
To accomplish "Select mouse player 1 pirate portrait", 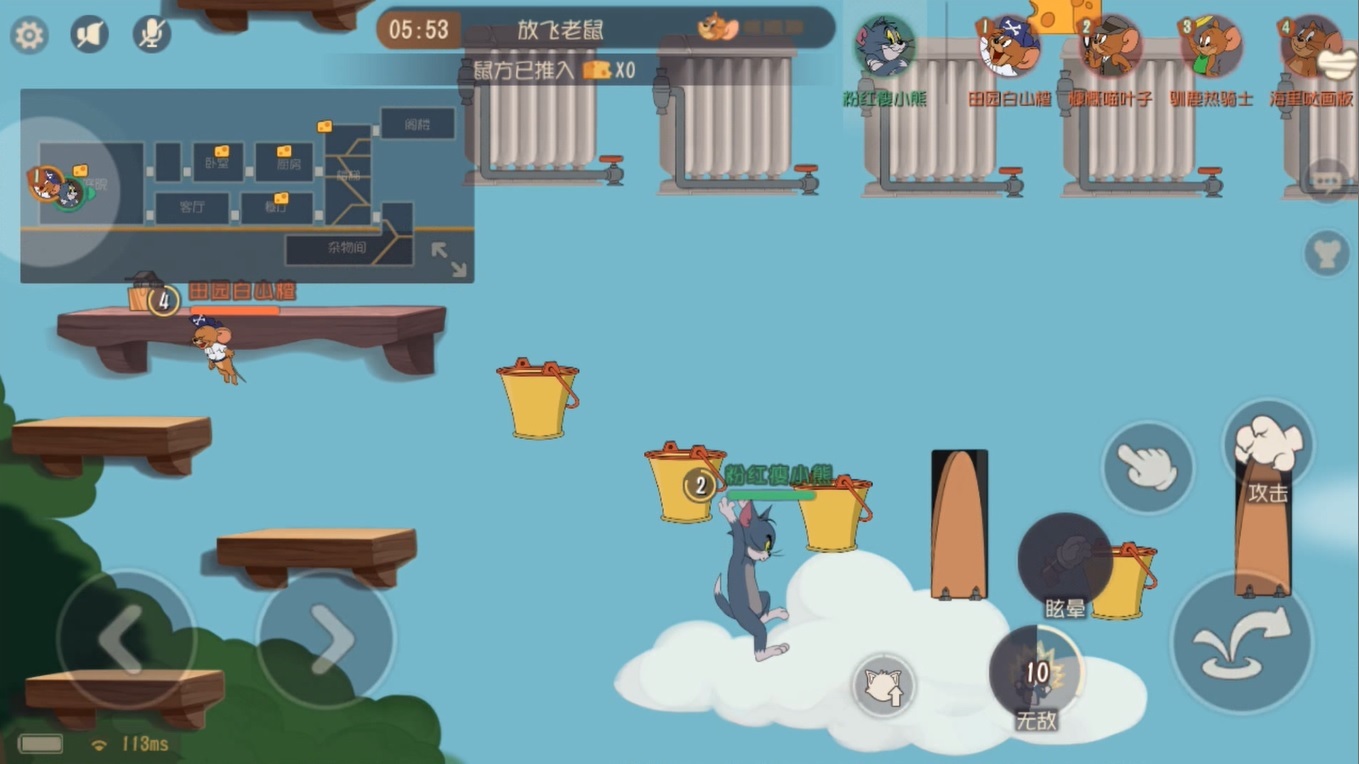I will click(x=1008, y=47).
